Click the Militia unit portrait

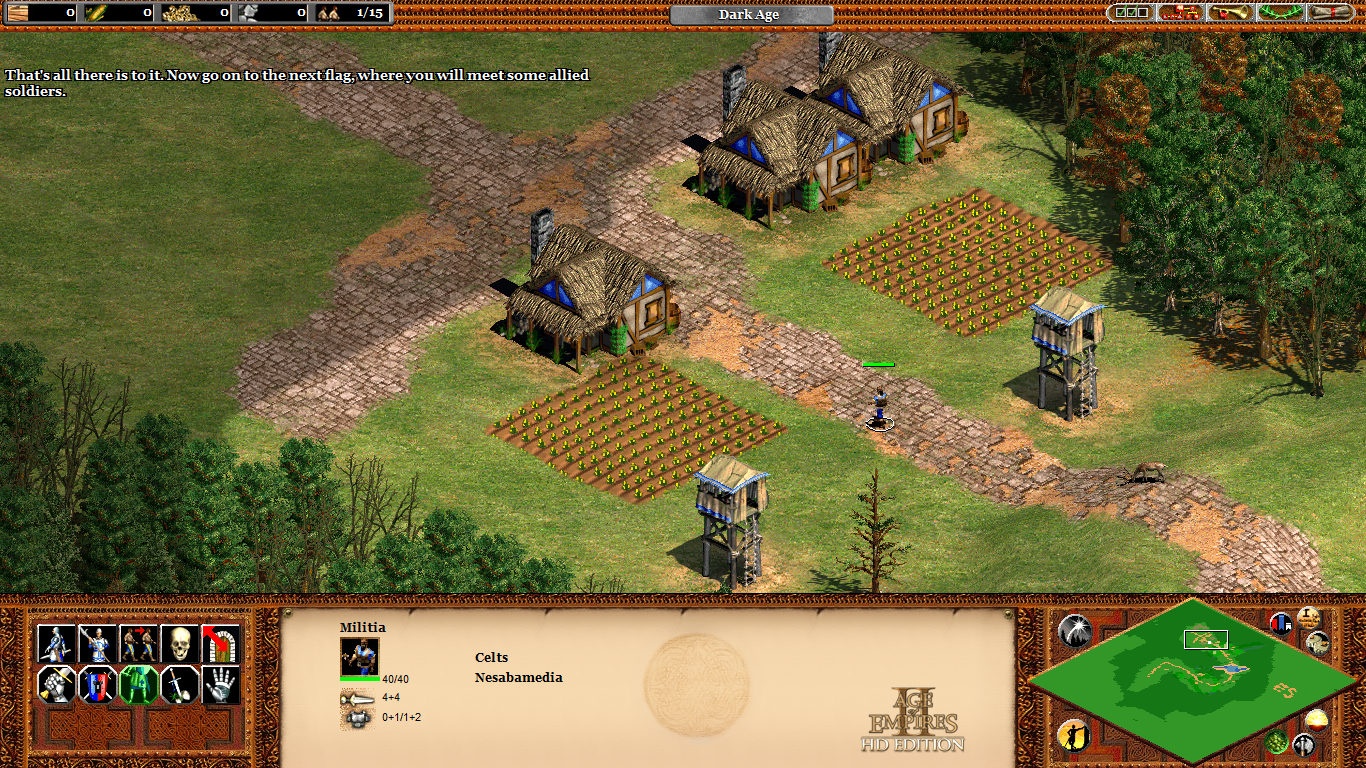359,657
